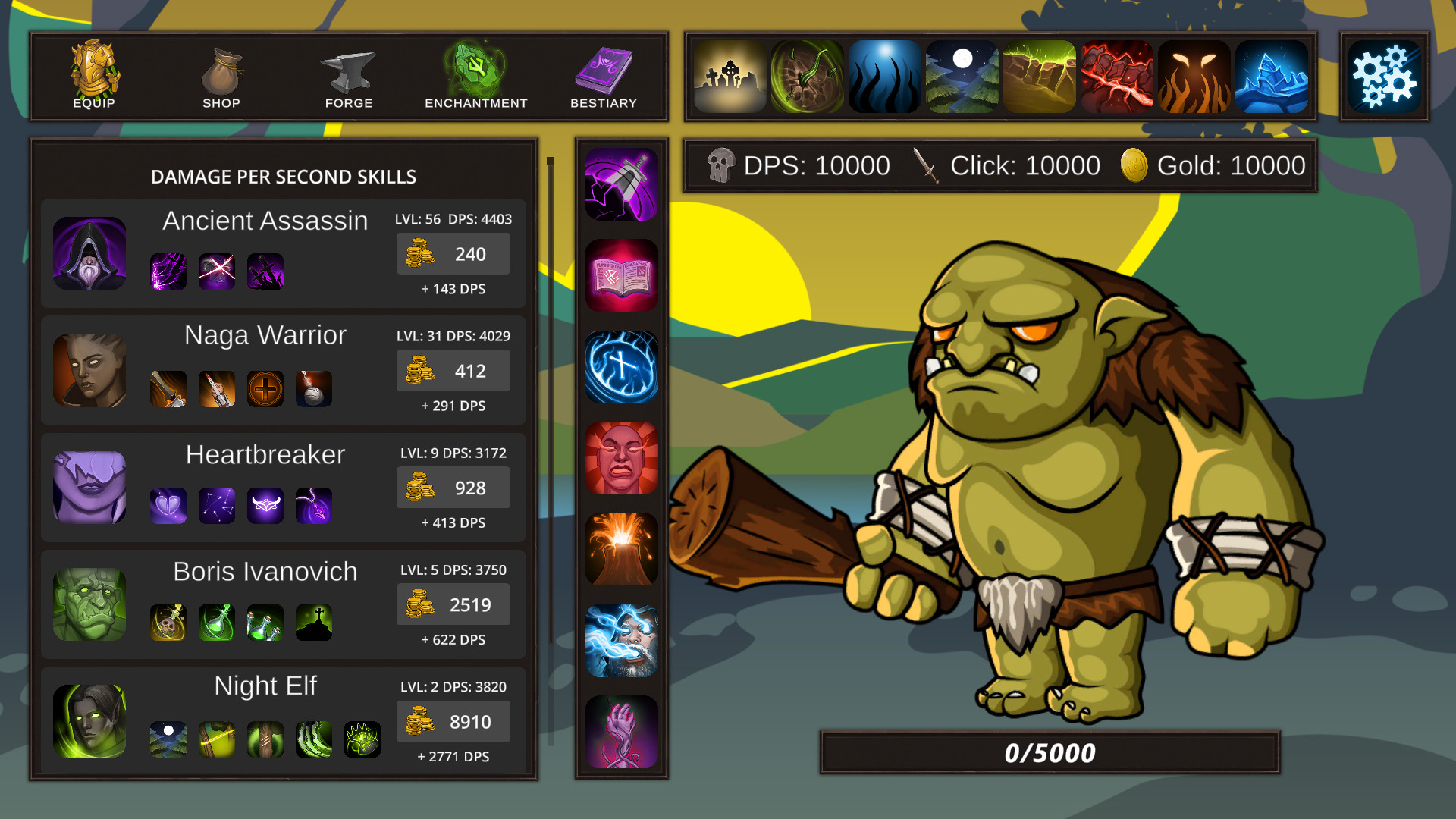1456x819 pixels.
Task: Open the graveyard zone icon
Action: (x=729, y=76)
